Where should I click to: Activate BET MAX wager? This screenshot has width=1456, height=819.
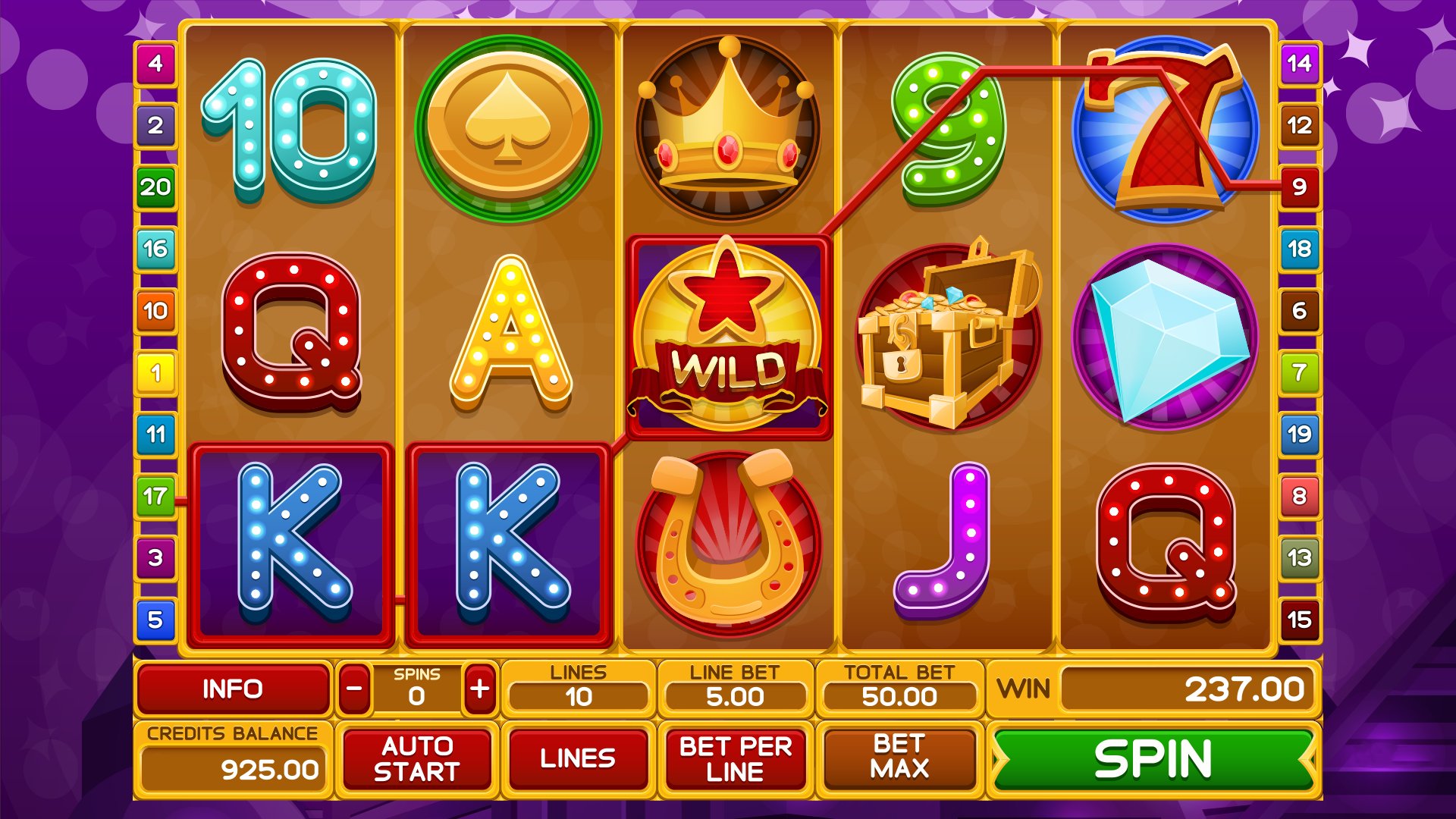point(899,757)
